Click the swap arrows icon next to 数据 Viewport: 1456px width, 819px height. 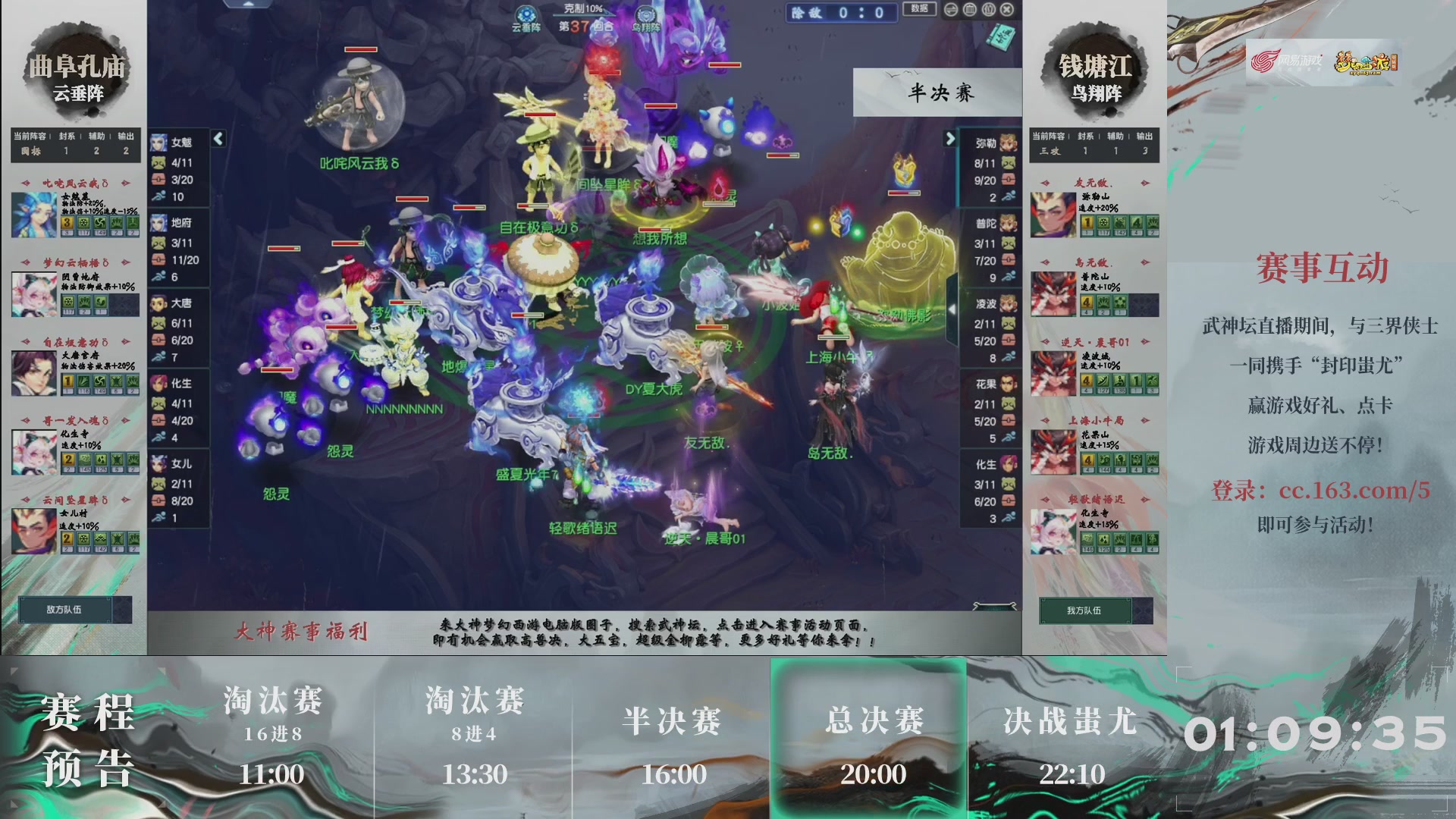tap(950, 11)
